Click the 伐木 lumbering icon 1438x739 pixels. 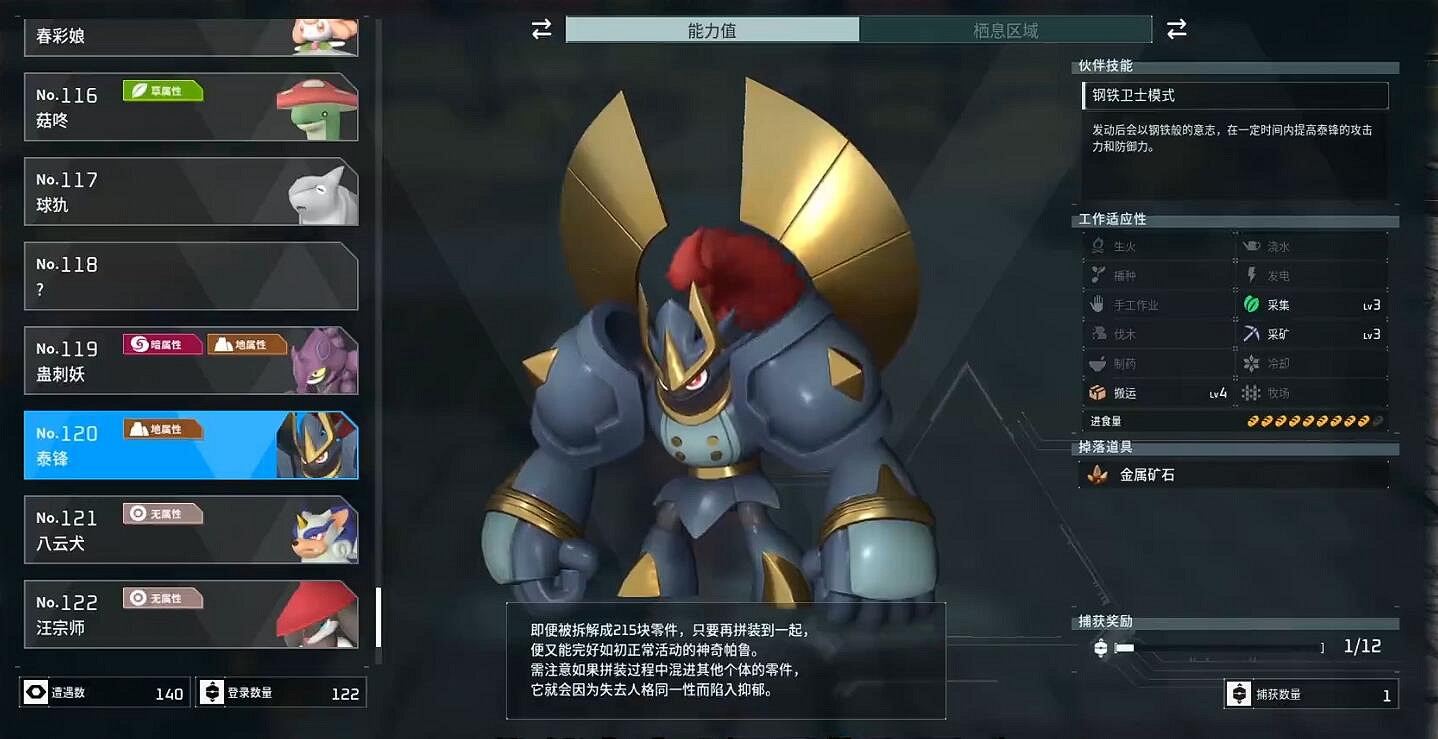point(1097,333)
